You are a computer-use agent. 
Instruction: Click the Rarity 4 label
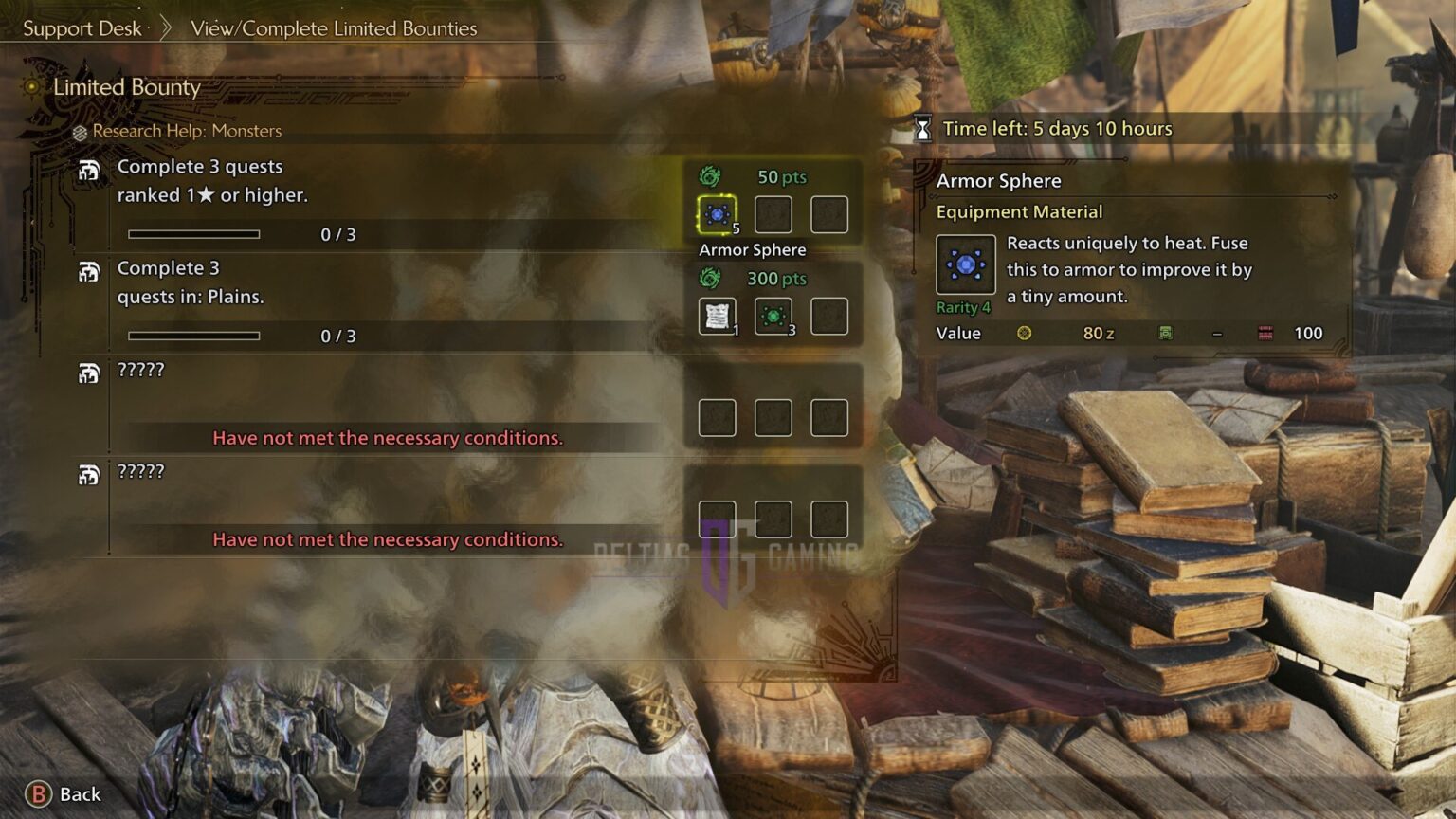pos(964,307)
